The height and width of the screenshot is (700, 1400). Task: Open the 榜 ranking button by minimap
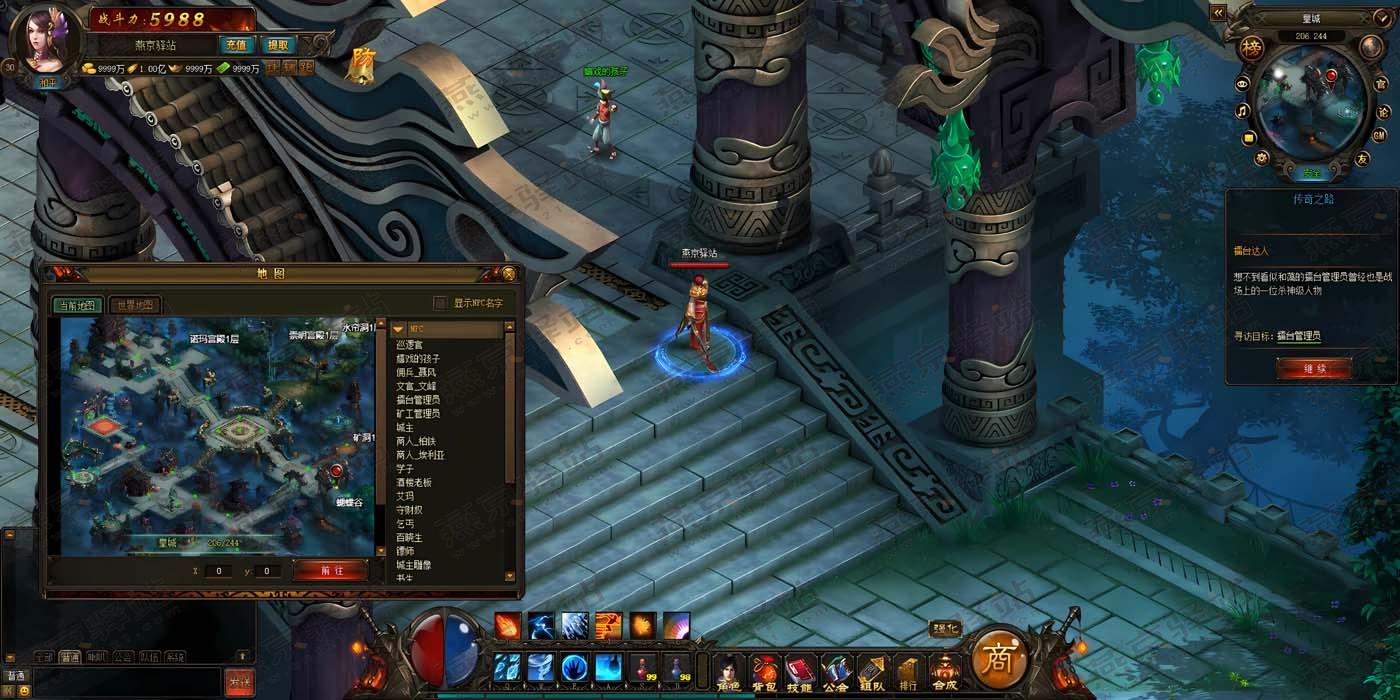tap(1251, 50)
